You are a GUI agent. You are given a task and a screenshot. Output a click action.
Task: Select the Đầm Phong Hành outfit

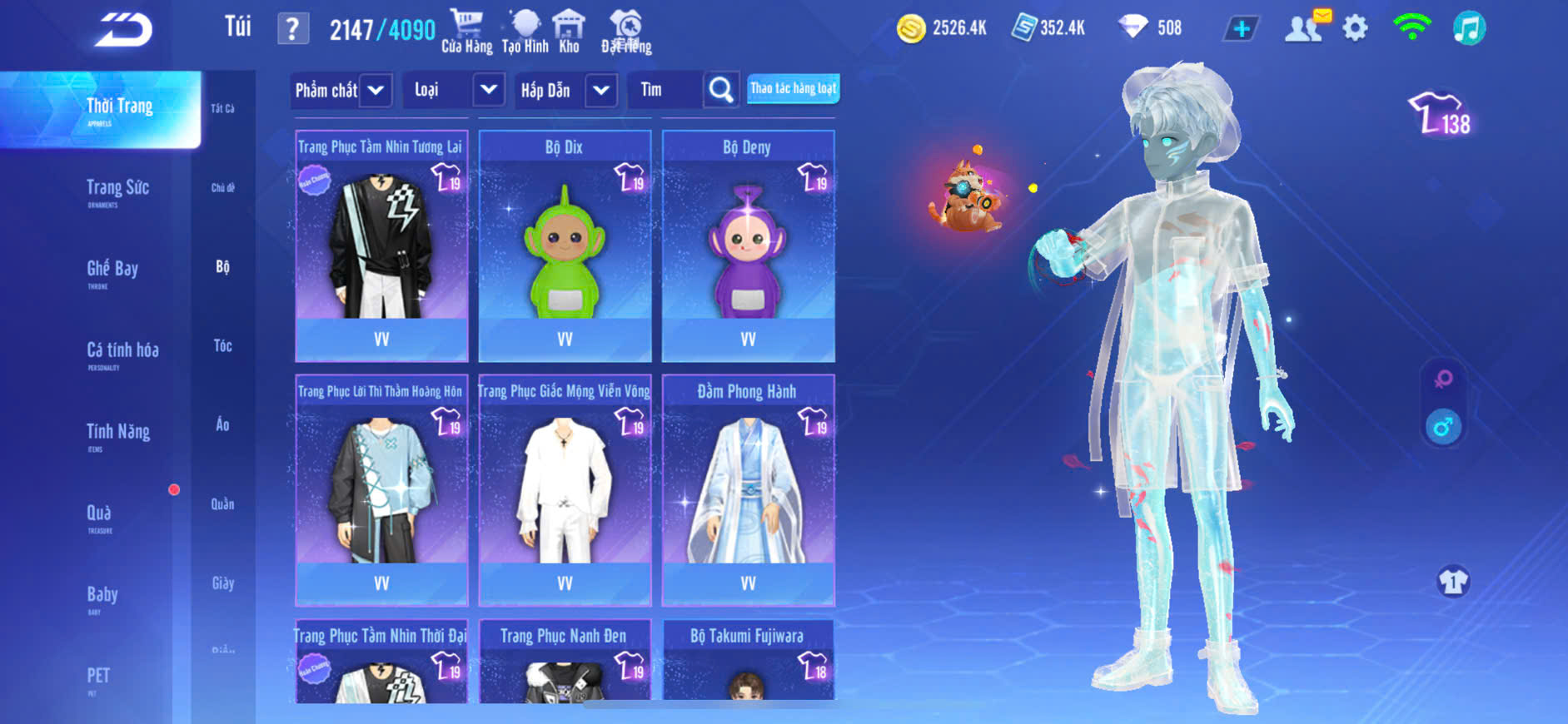pyautogui.click(x=748, y=489)
